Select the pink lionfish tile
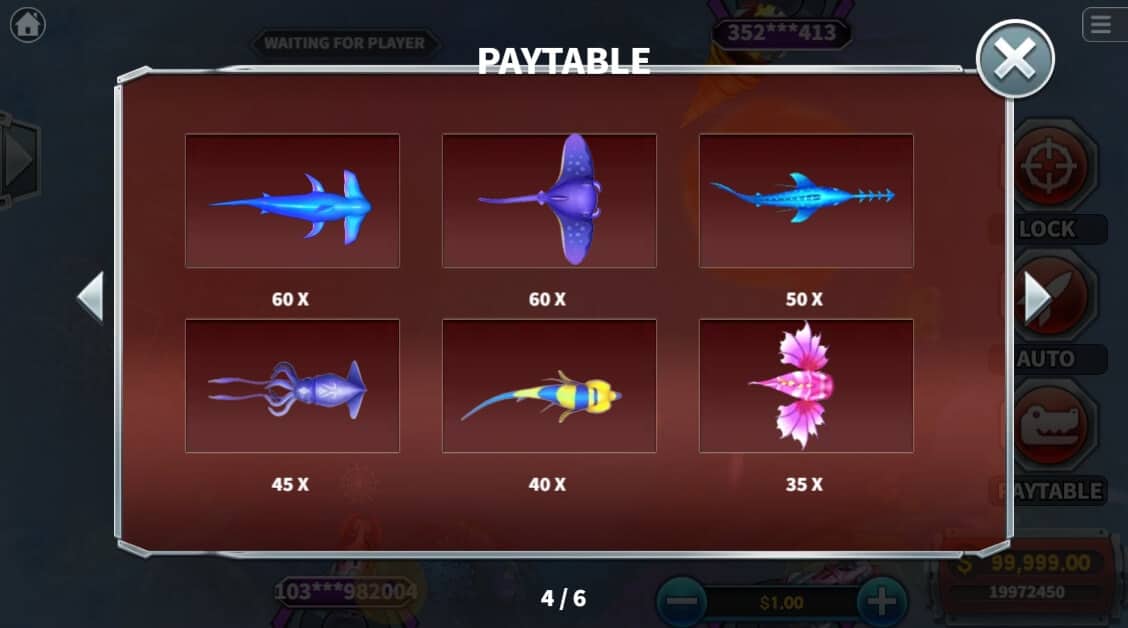 tap(806, 386)
